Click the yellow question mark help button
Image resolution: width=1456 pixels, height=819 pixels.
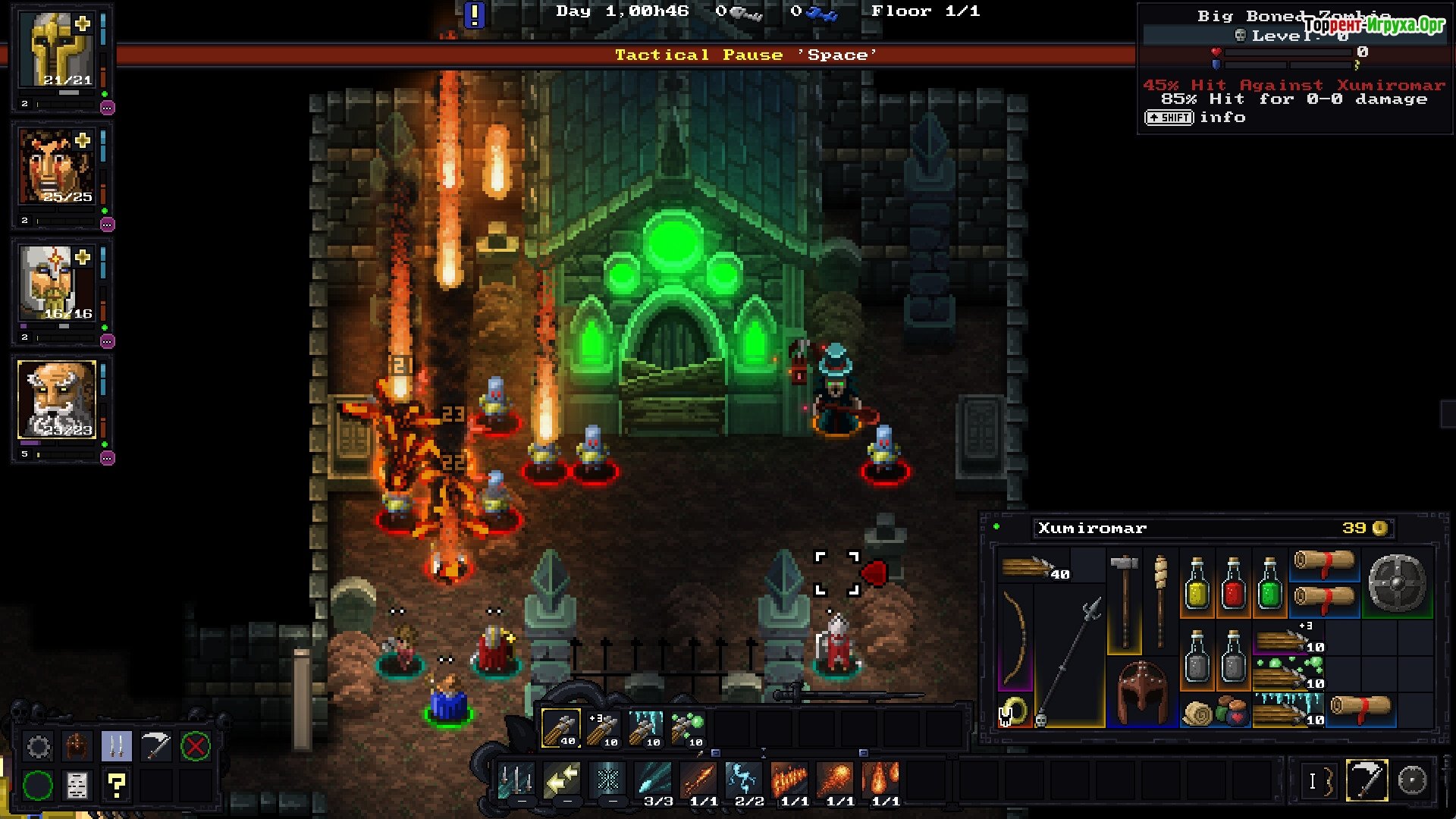[117, 786]
